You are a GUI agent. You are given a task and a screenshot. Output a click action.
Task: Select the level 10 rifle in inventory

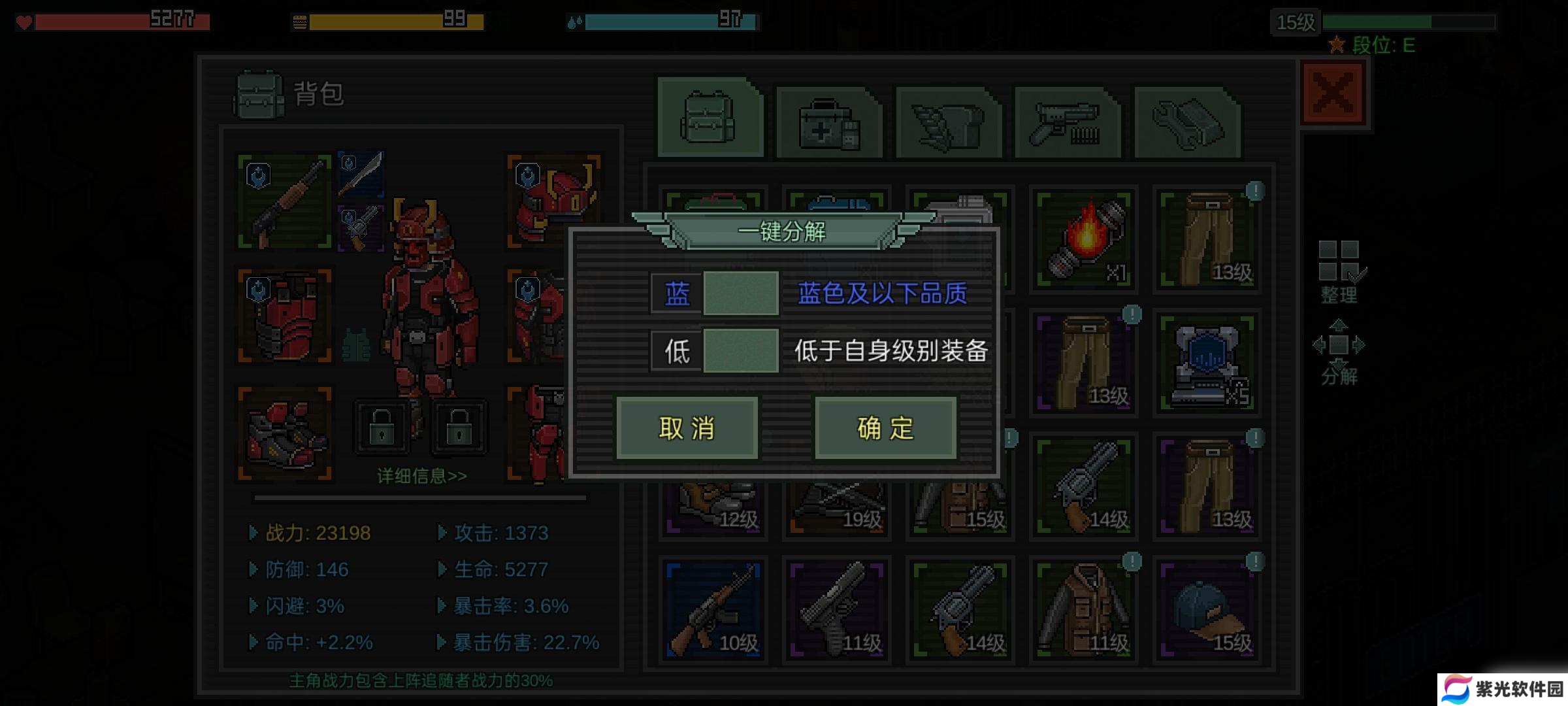(712, 608)
